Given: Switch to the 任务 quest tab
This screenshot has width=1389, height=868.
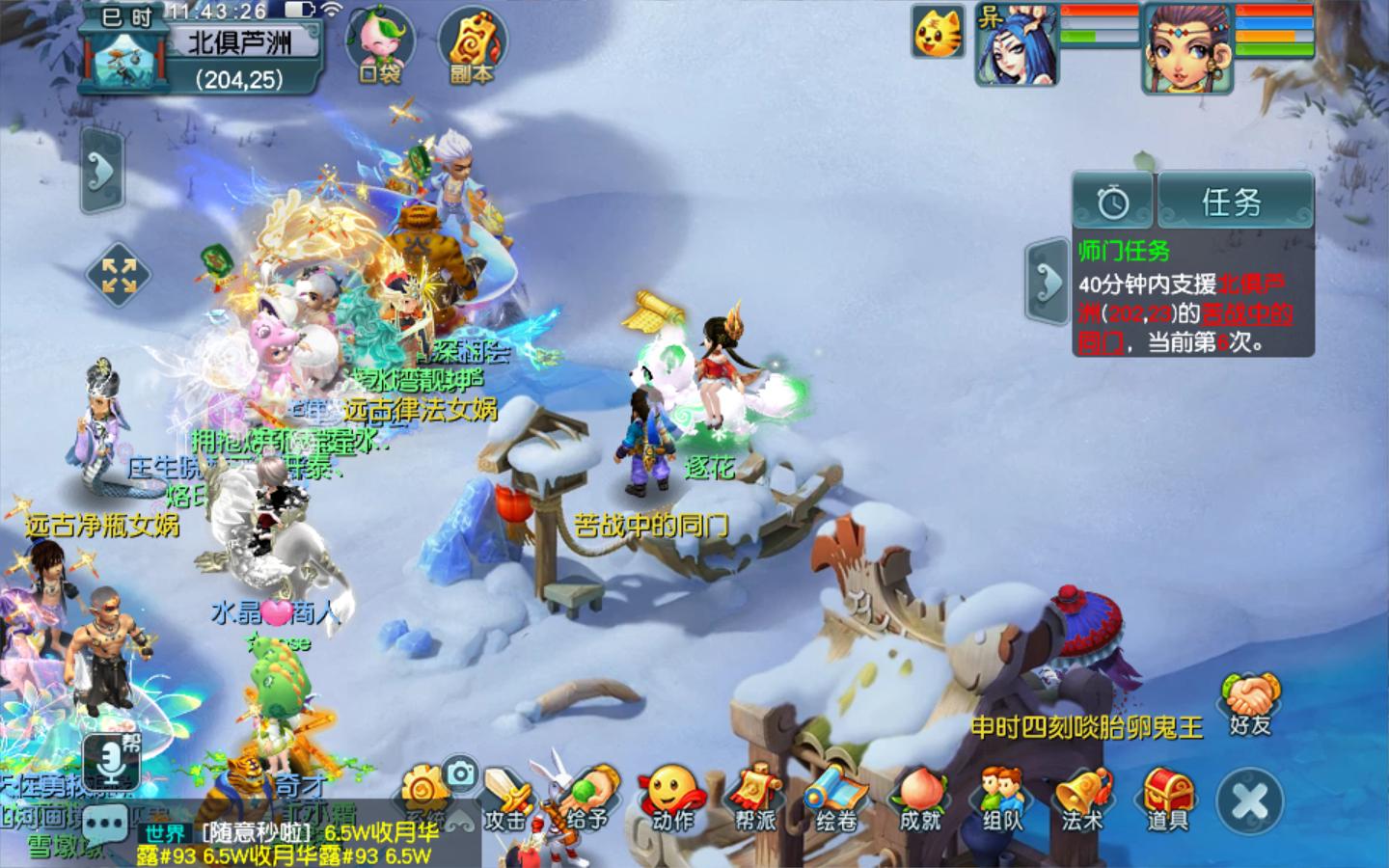Looking at the screenshot, I should pos(1233,203).
